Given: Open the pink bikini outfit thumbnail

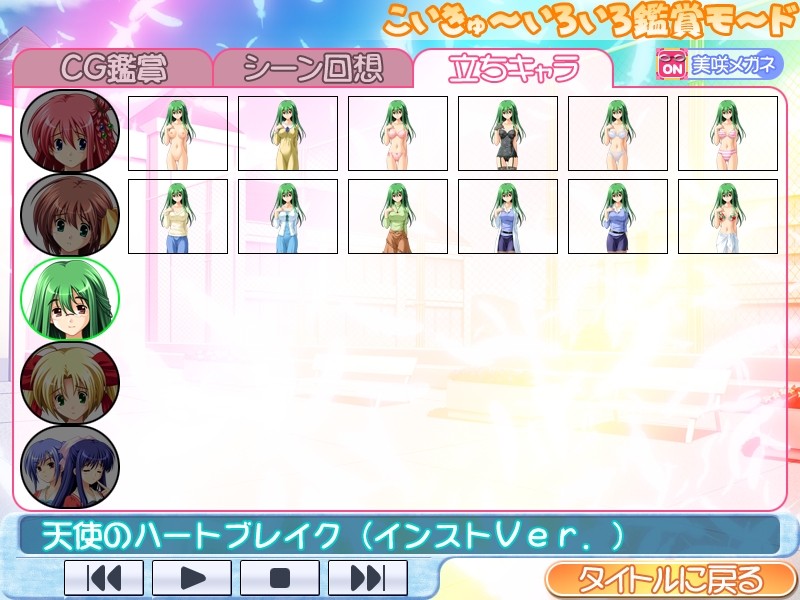Looking at the screenshot, I should click(x=398, y=133).
